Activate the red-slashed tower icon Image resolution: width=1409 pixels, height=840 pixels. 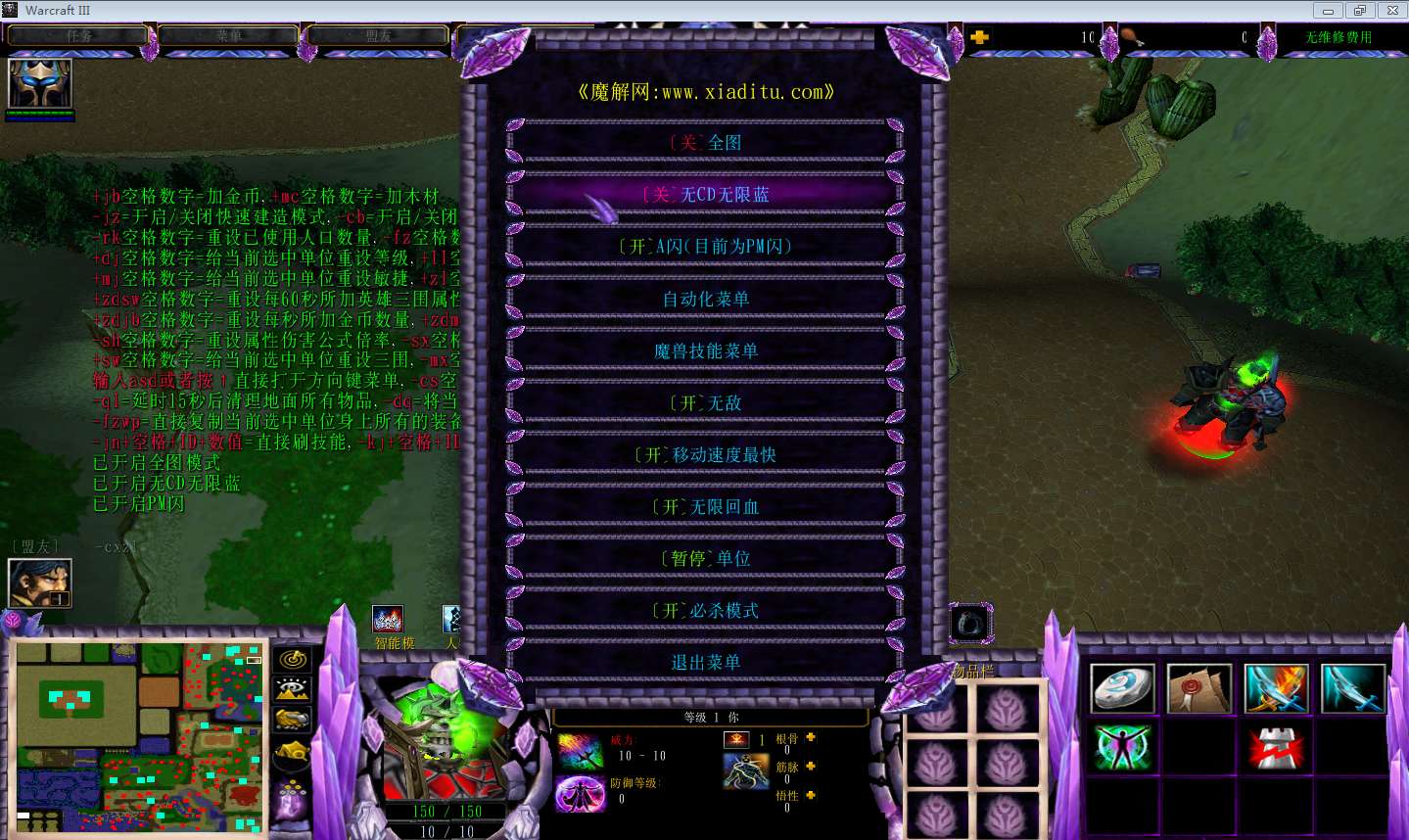1276,749
